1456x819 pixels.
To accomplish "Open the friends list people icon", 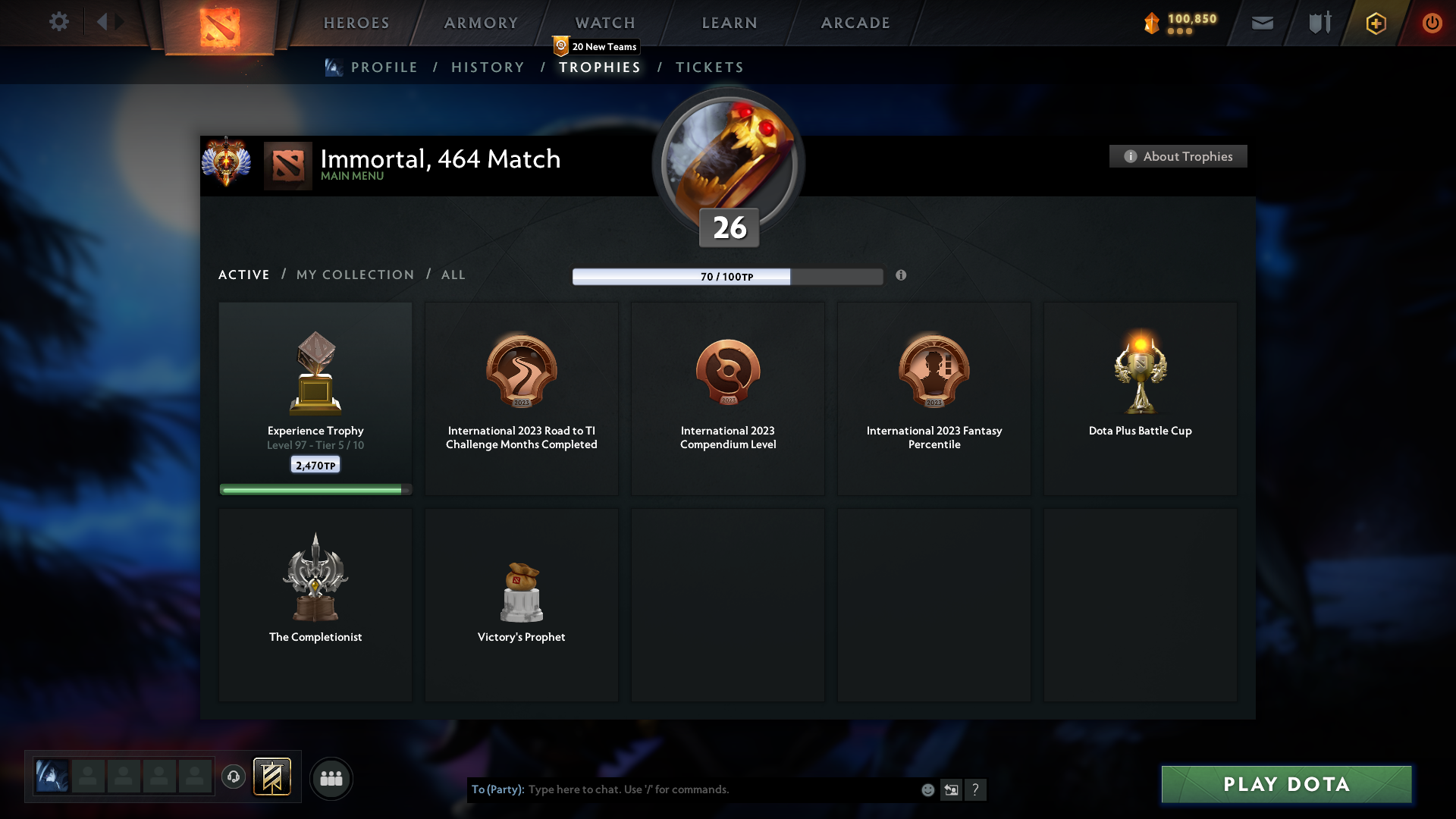I will click(331, 778).
